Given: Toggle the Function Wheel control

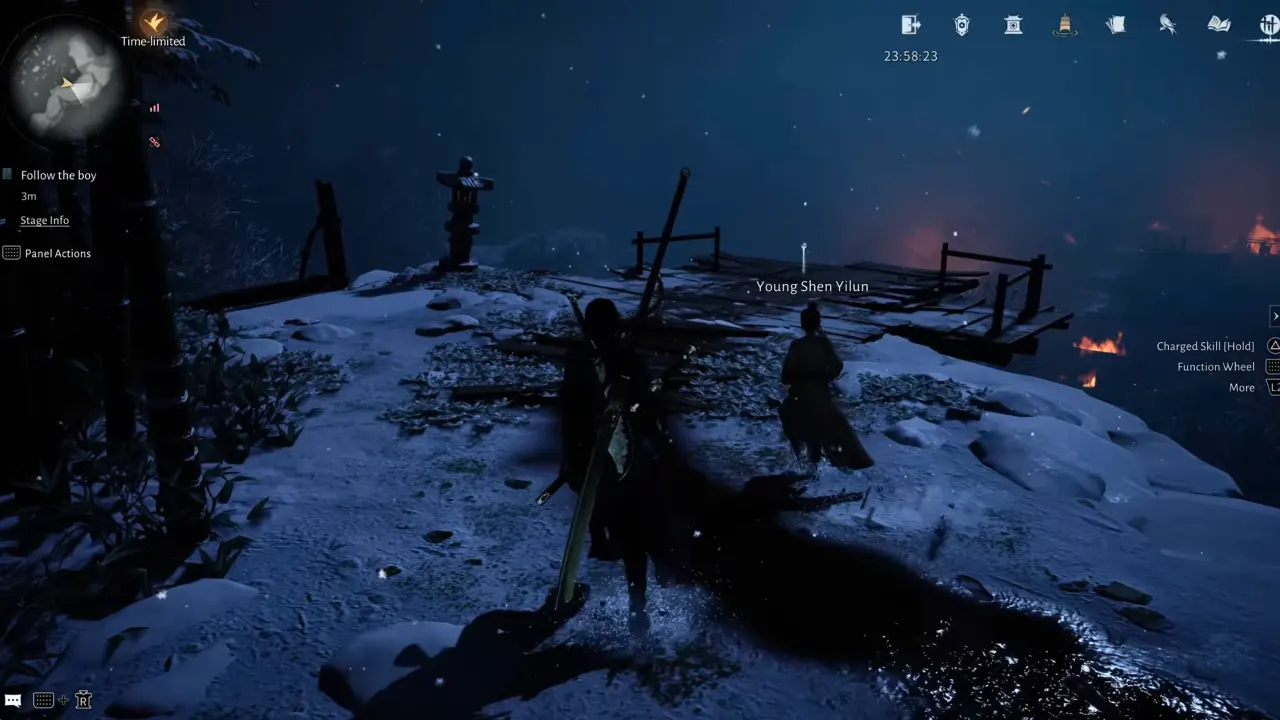Looking at the screenshot, I should [1214, 366].
